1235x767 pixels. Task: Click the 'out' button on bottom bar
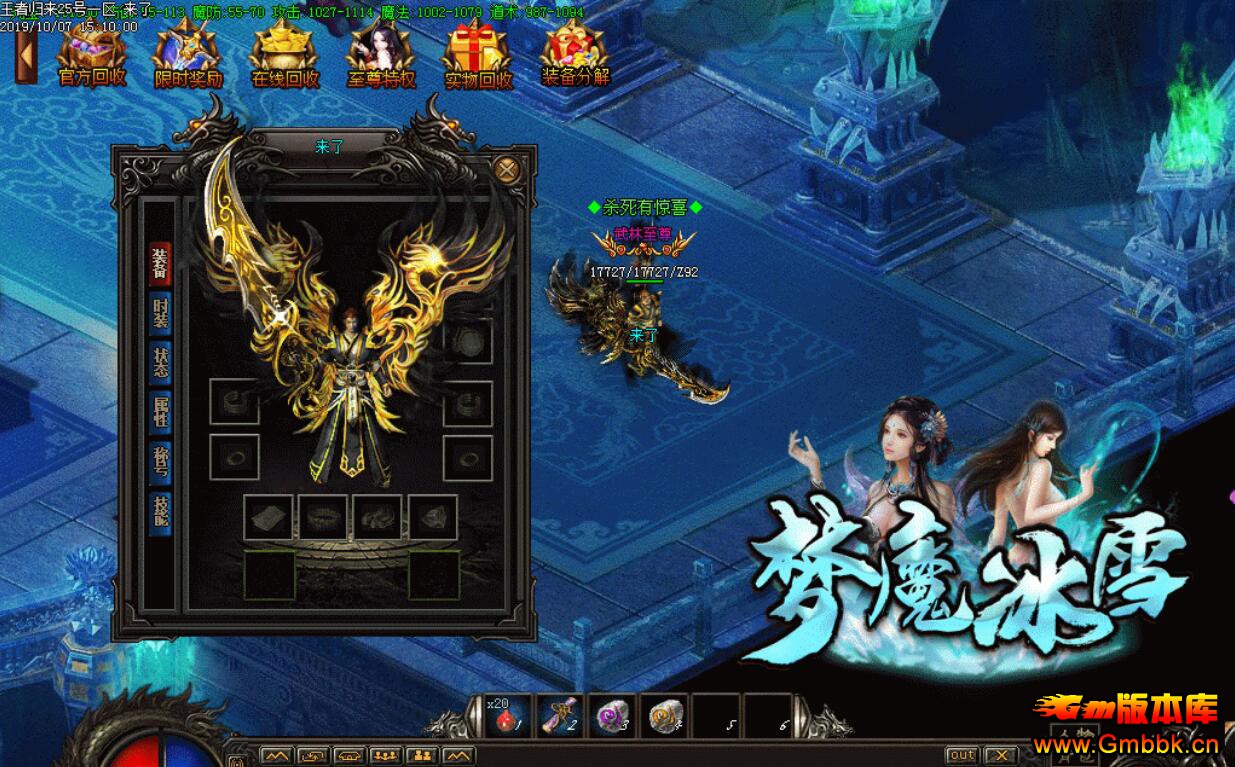pos(962,755)
